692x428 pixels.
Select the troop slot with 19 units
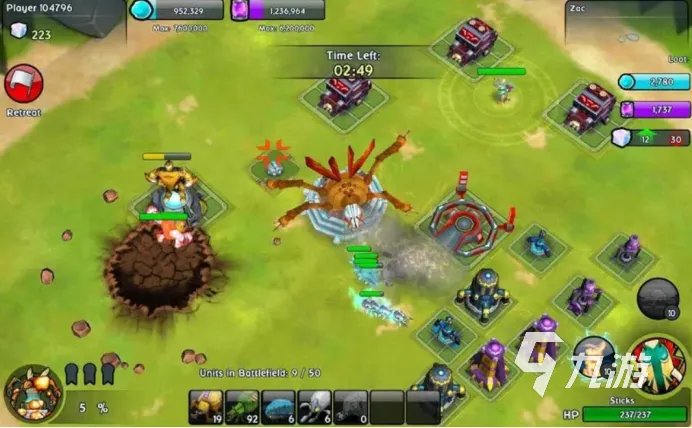pyautogui.click(x=206, y=405)
